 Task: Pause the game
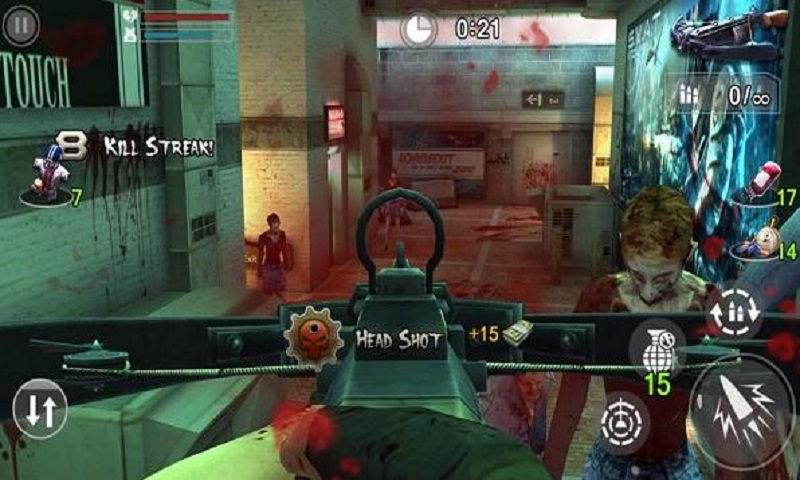point(21,25)
